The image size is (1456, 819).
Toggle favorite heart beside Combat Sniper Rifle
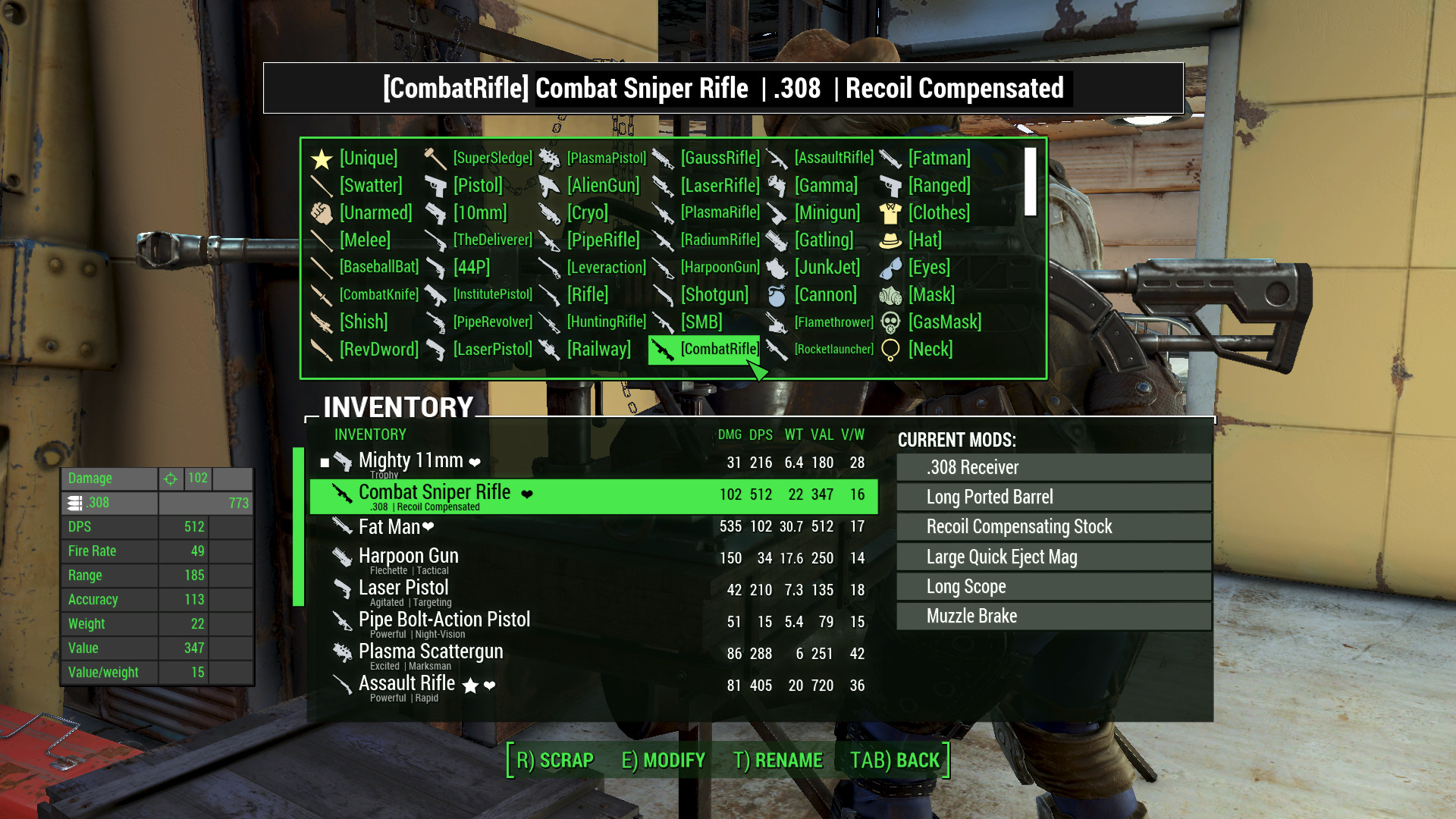[529, 493]
